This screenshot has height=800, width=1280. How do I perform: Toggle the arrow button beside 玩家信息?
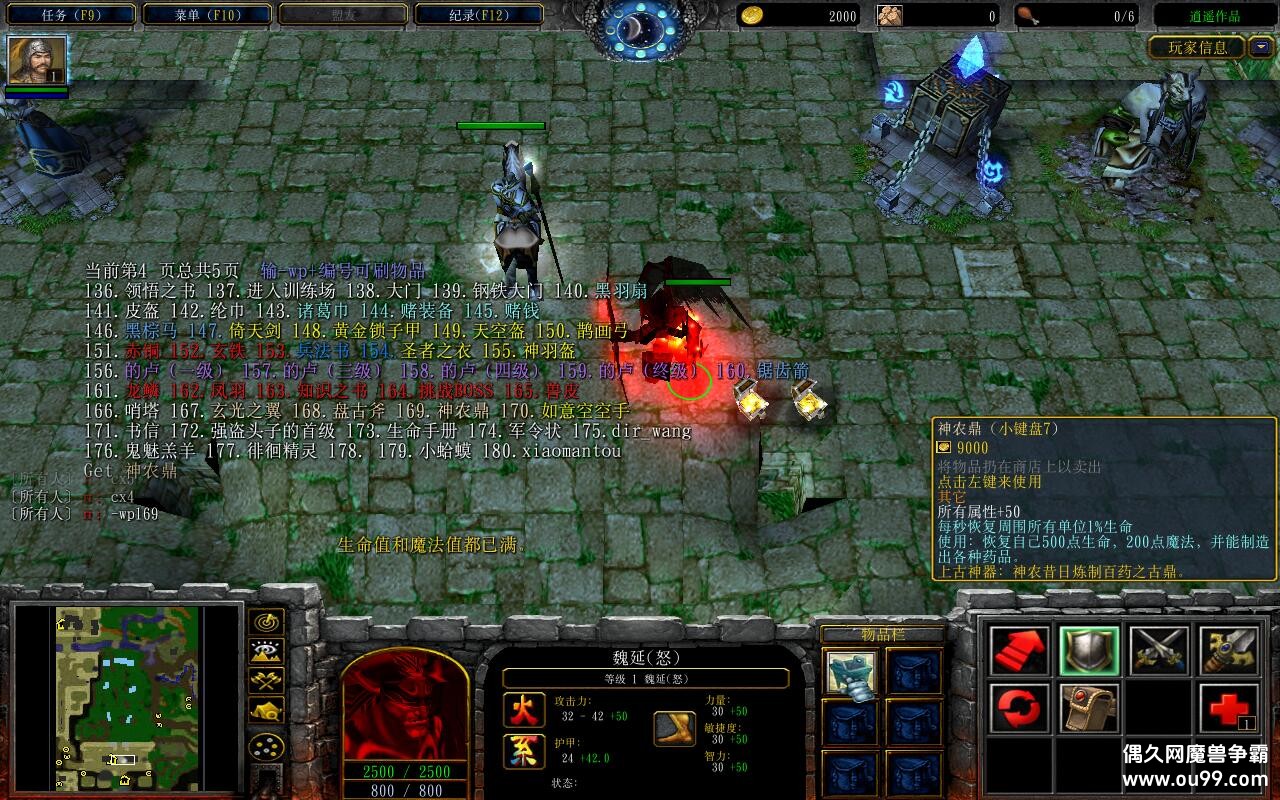tap(1260, 47)
